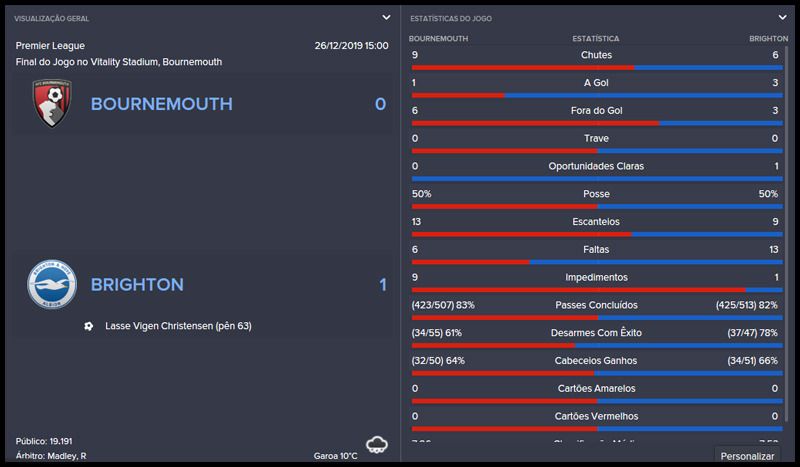Open the Bournemouth team name link
The width and height of the screenshot is (800, 467).
161,104
